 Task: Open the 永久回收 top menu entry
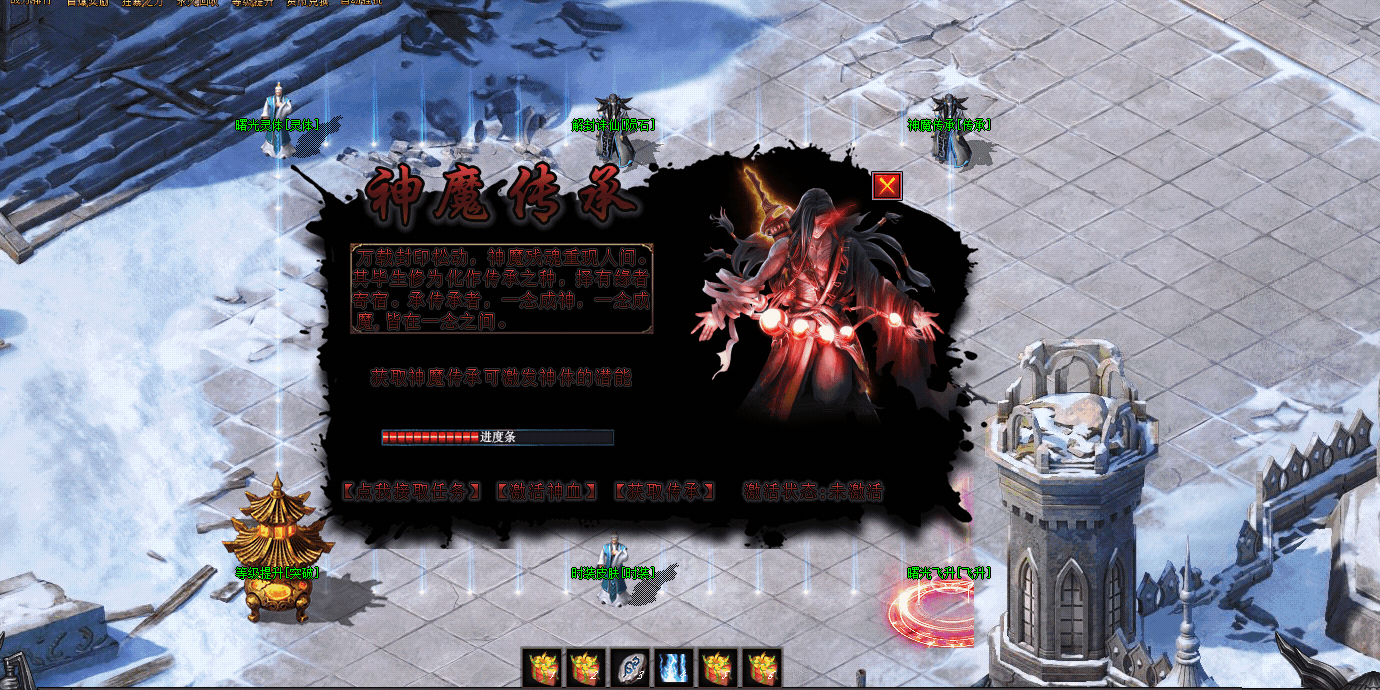tap(198, 3)
